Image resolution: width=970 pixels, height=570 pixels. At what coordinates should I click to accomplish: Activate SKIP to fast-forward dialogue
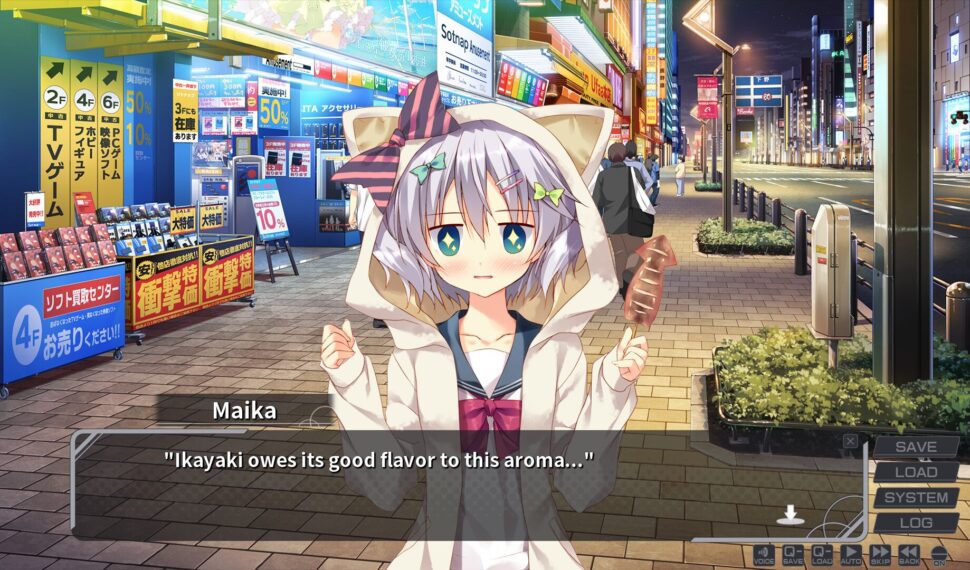(880, 553)
